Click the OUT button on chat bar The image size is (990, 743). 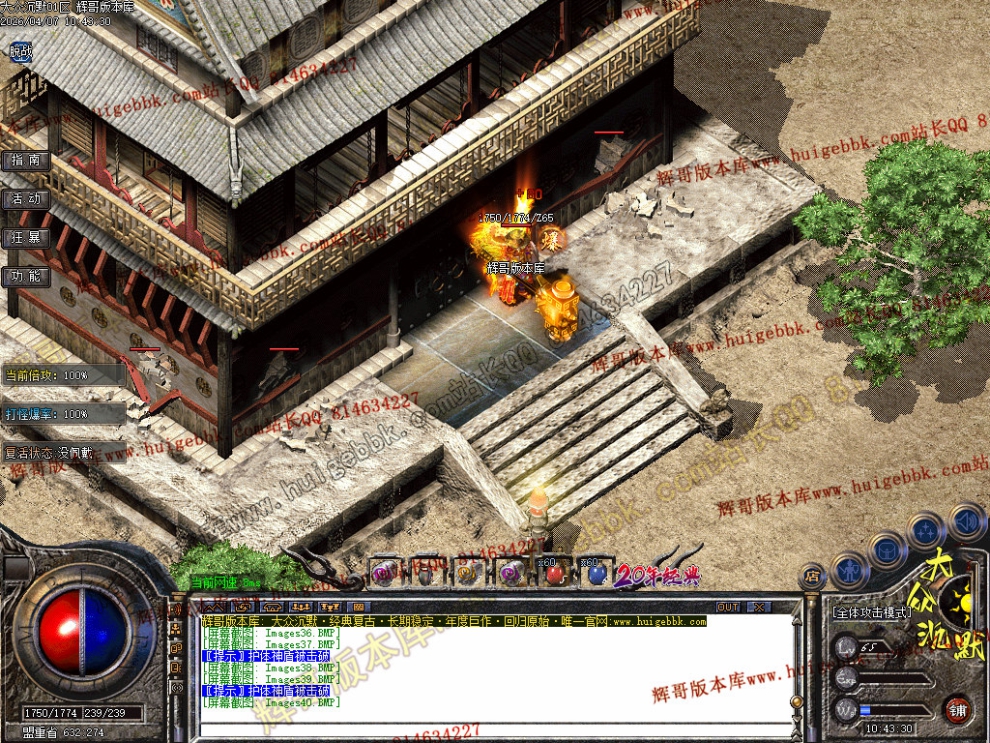click(x=728, y=607)
